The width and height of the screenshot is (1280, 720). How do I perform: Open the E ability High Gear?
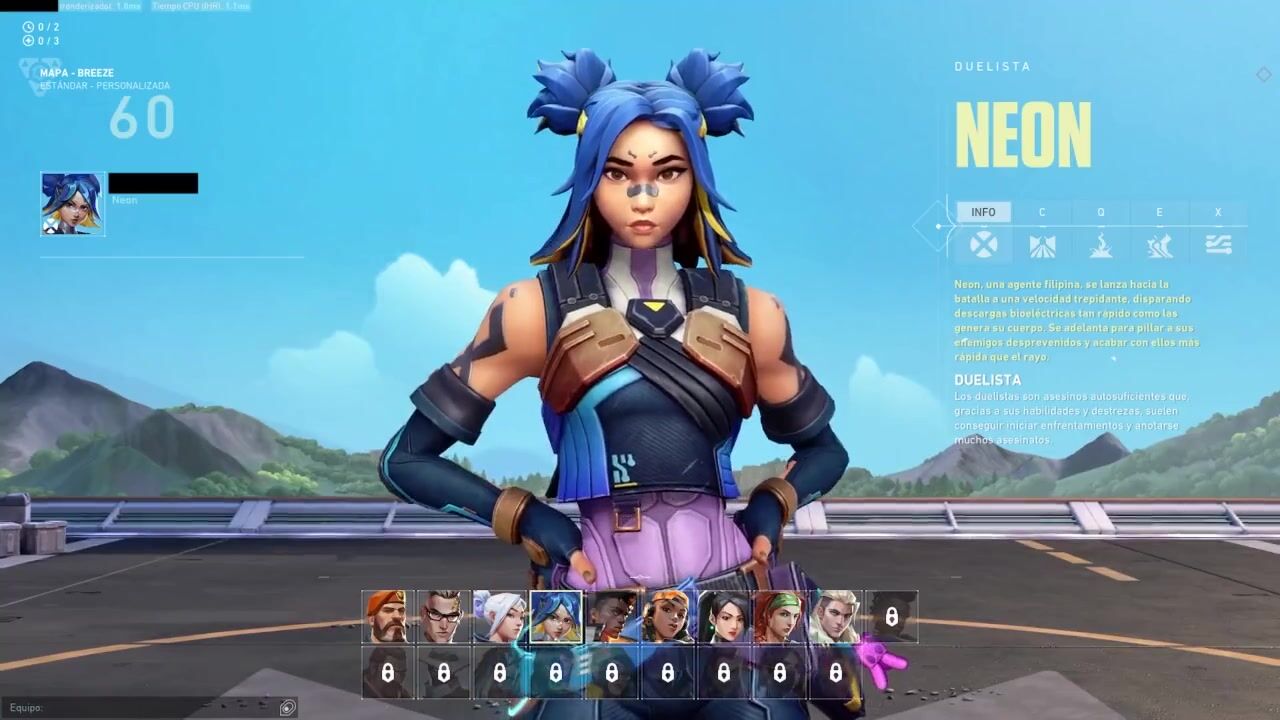tap(1160, 245)
